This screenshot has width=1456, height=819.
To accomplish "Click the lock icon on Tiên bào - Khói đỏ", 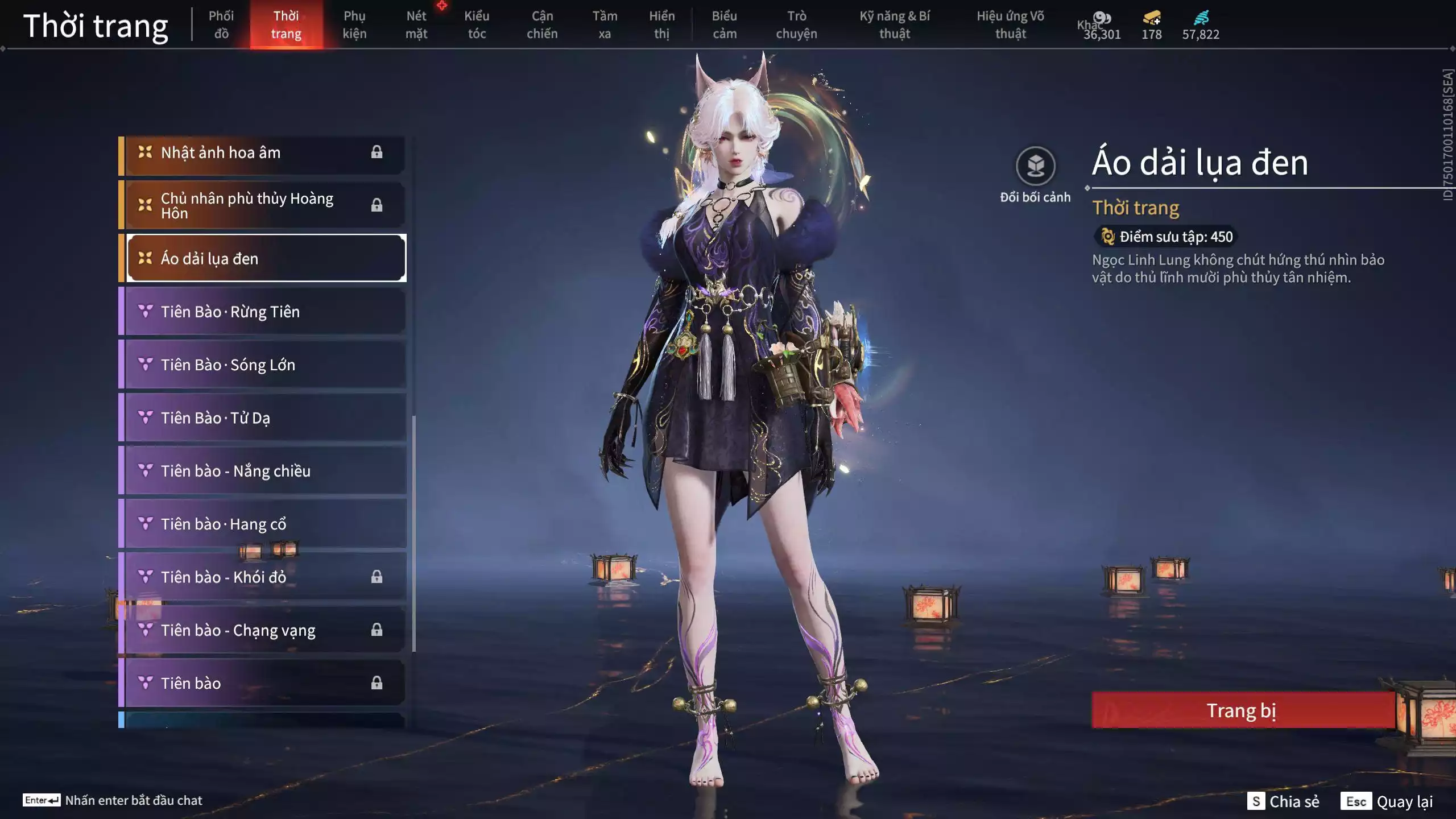I will [377, 577].
